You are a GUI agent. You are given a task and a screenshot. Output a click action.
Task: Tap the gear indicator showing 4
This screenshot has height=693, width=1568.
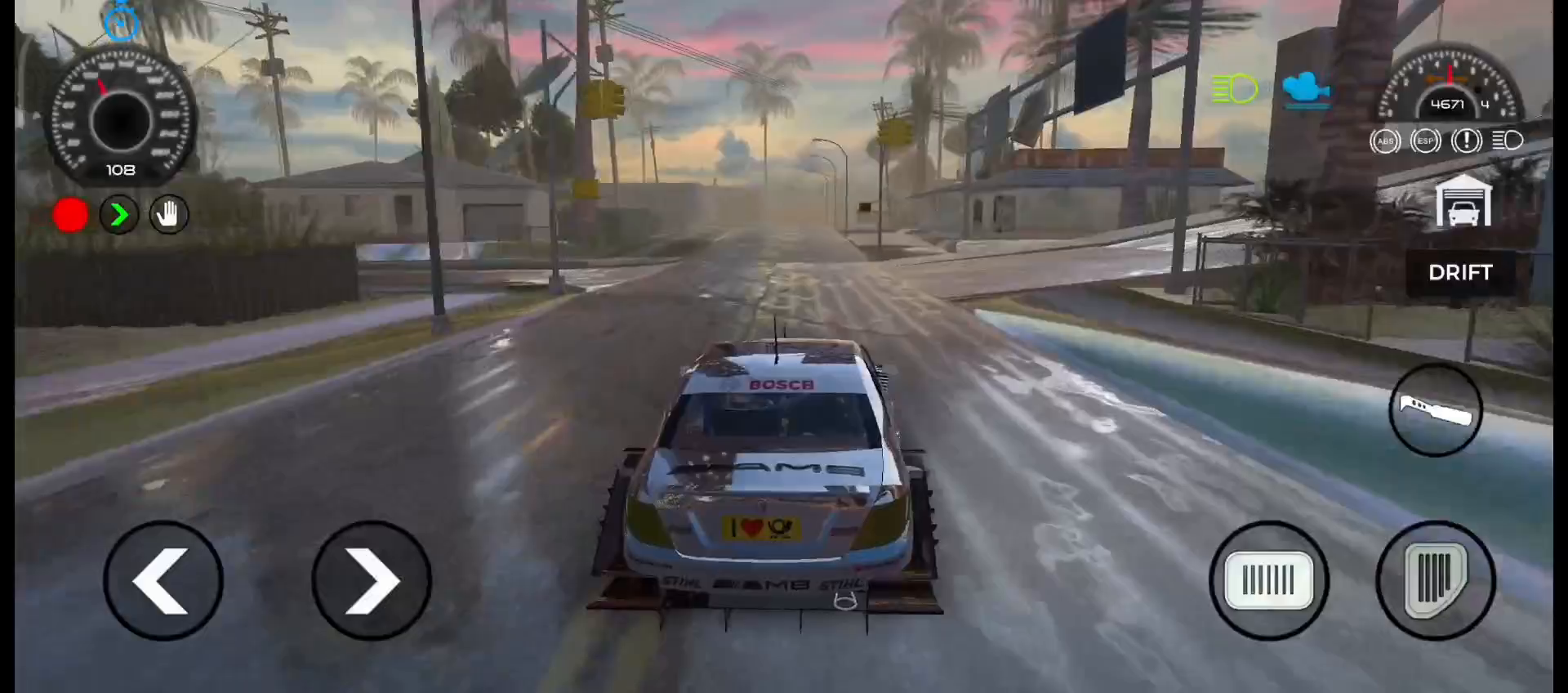coord(1485,105)
